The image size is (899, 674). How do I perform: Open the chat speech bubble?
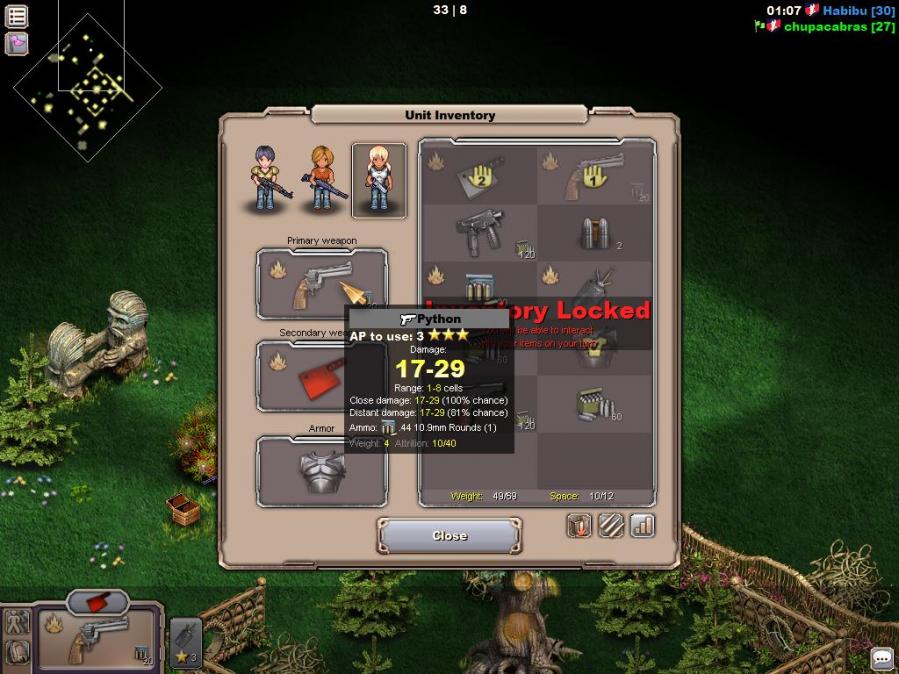pos(882,658)
